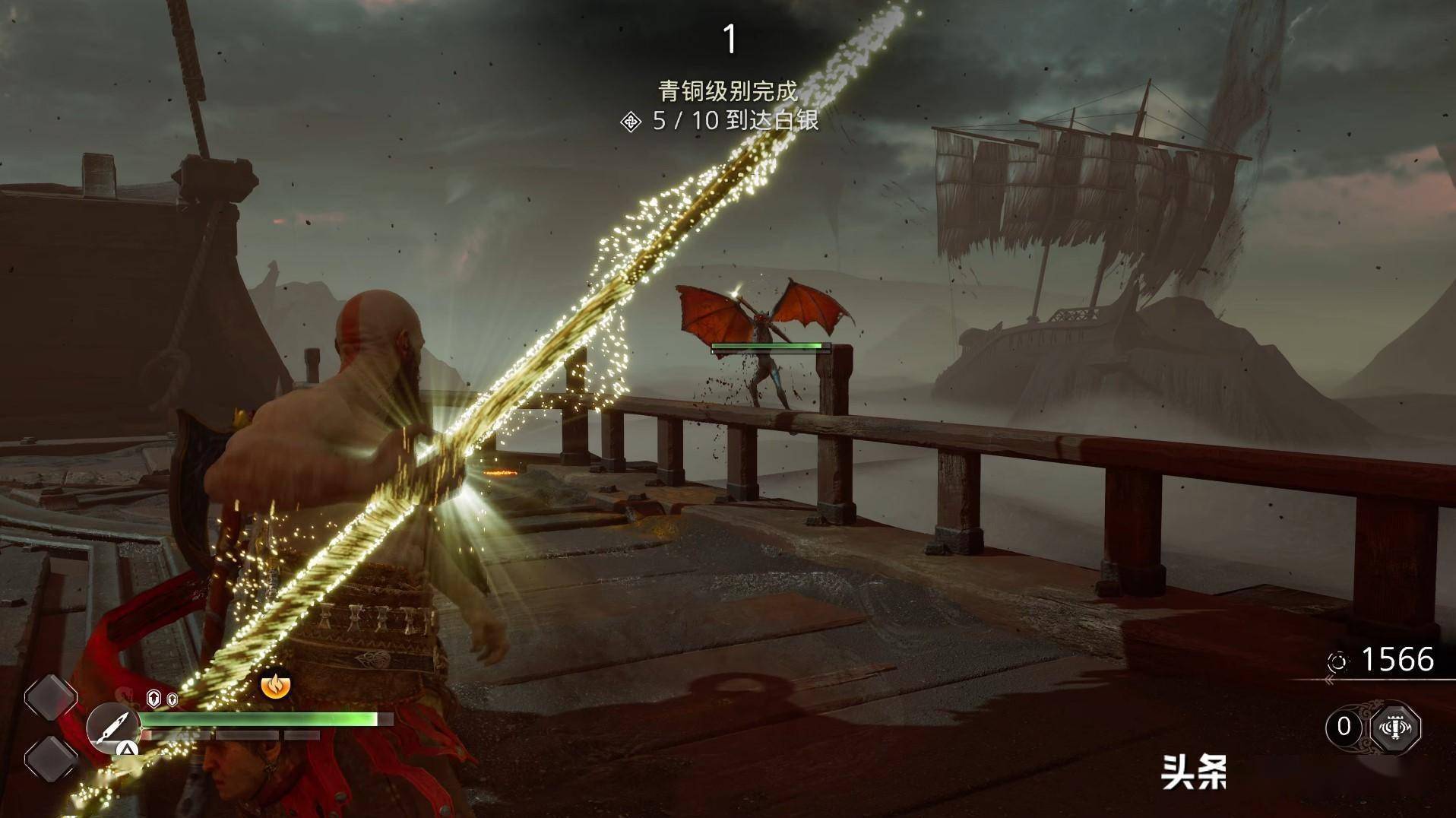The height and width of the screenshot is (818, 1456).
Task: Select the spear weapon icon
Action: [x=112, y=728]
